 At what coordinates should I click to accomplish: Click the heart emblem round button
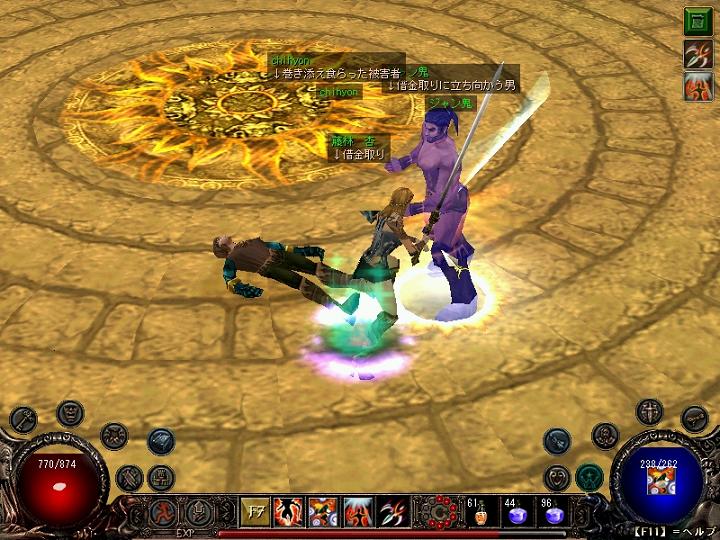point(558,477)
